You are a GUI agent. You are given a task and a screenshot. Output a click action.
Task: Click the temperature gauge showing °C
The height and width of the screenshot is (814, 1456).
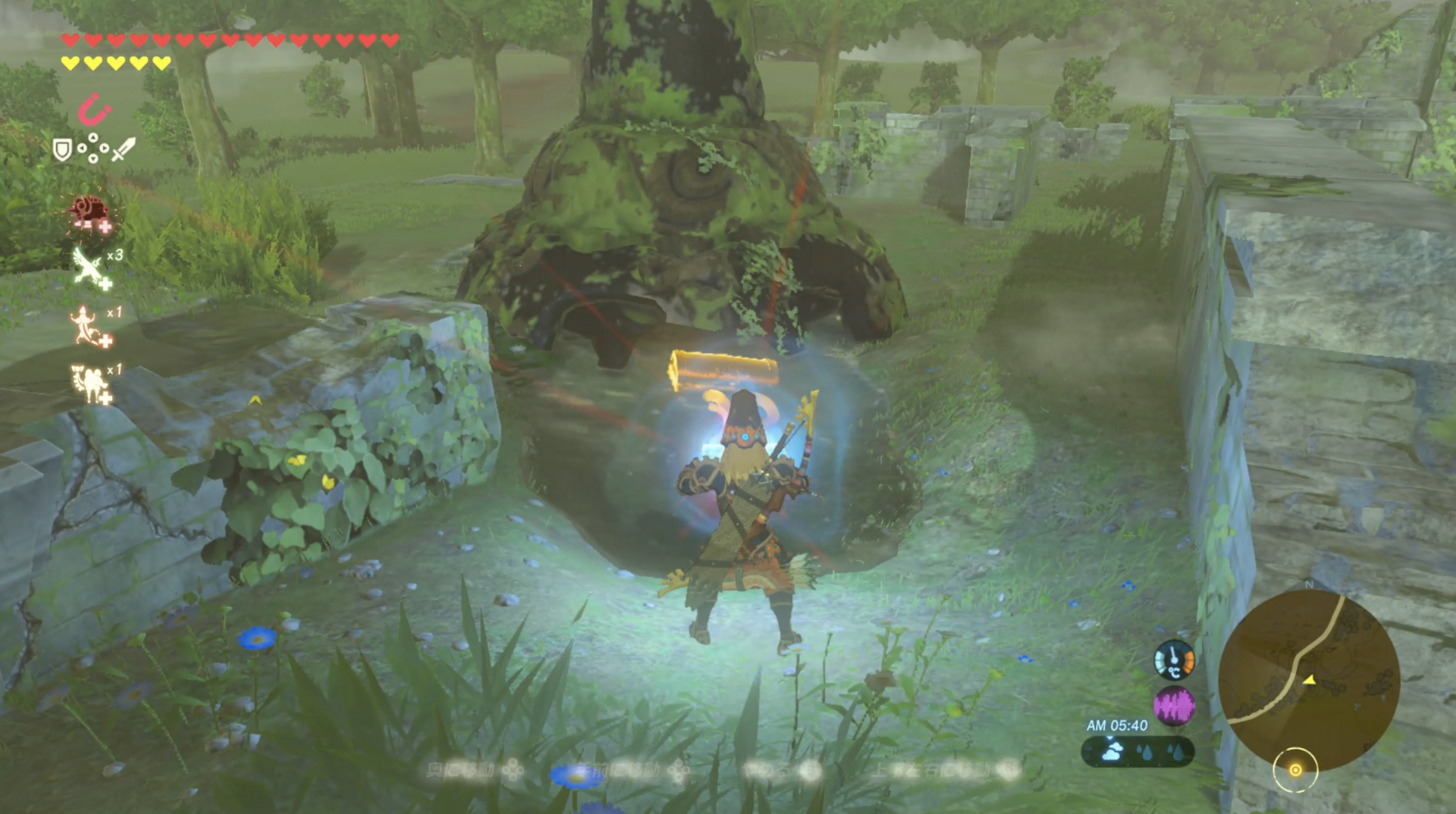point(1175,662)
